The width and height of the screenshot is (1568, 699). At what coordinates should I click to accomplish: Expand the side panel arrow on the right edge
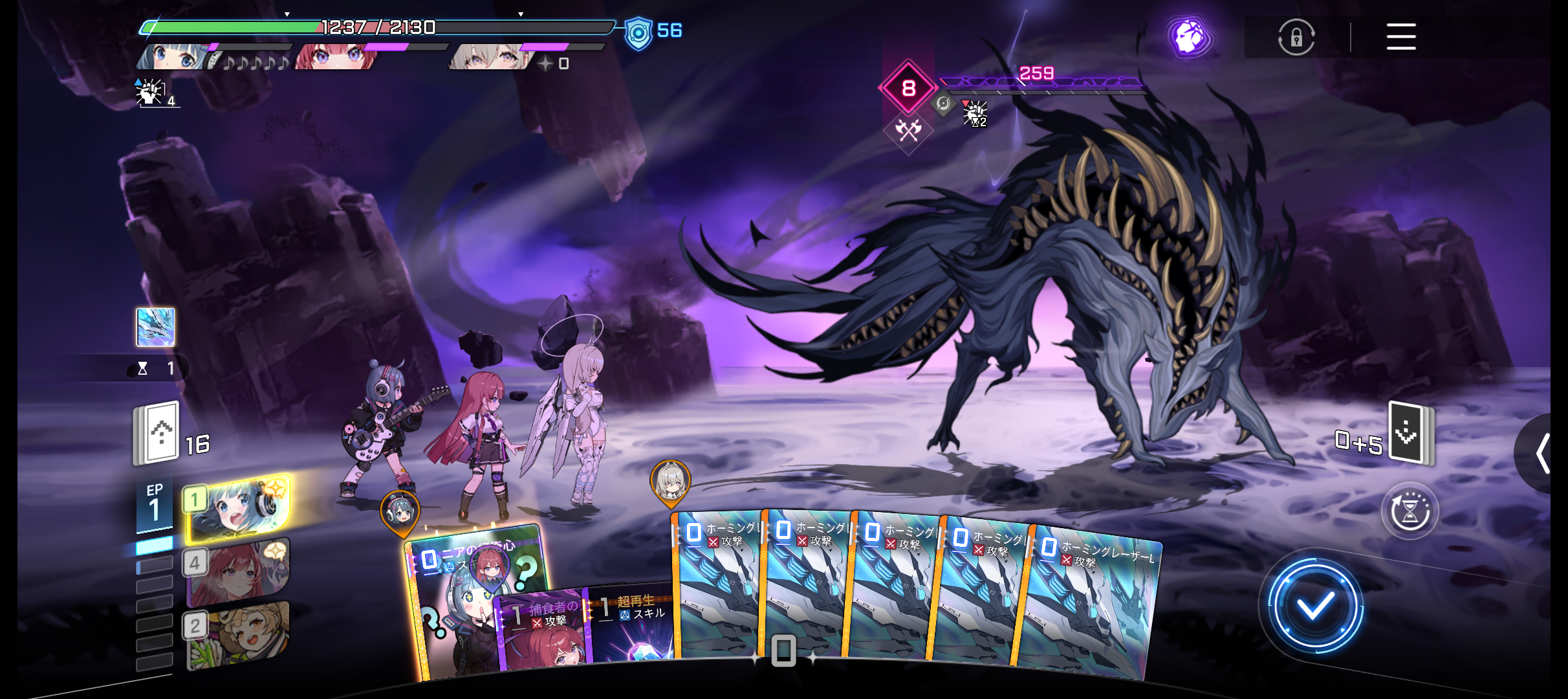point(1545,453)
